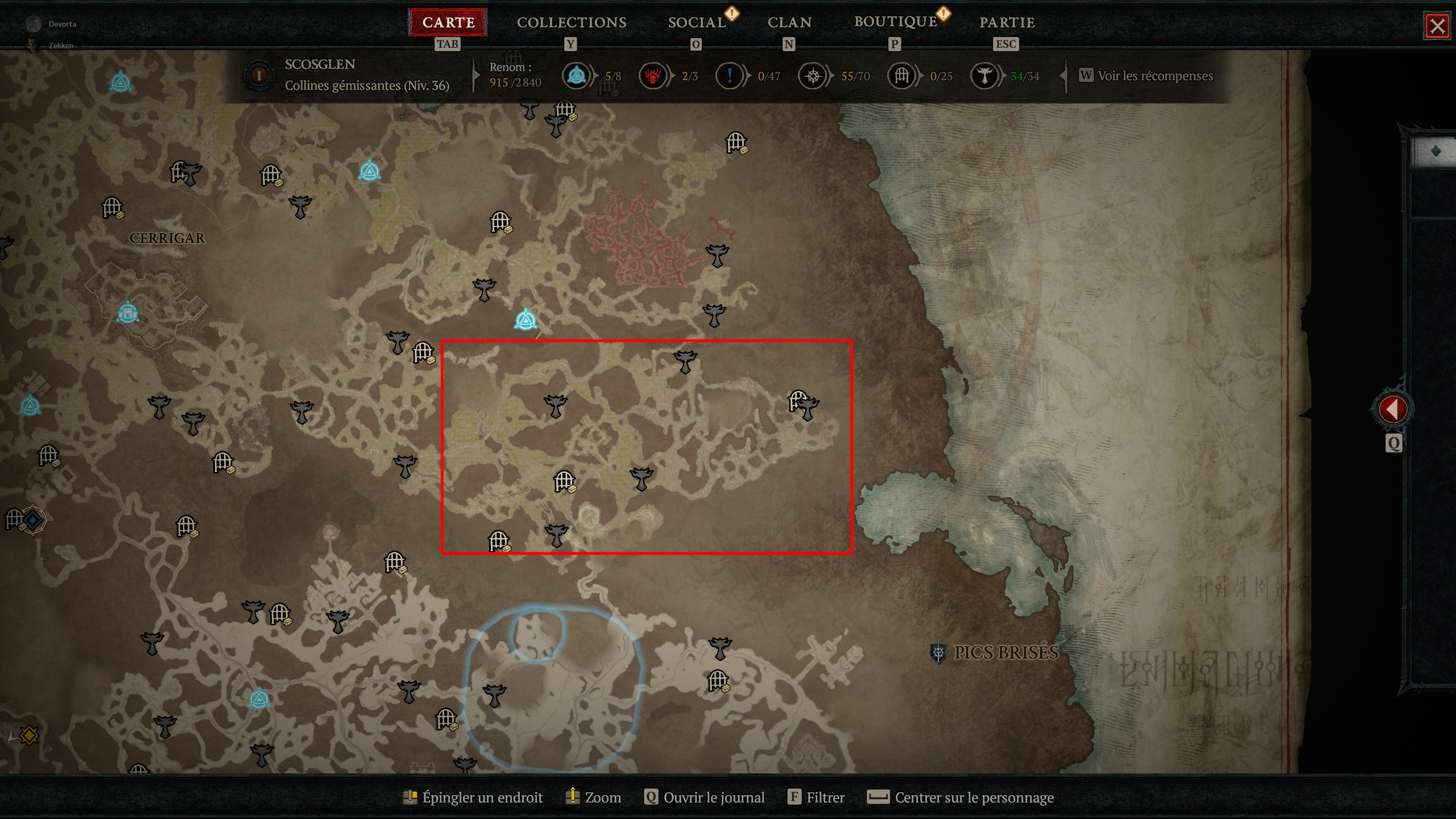Expand the chevron left of the Renom bar
The width and height of the screenshot is (1456, 819).
click(475, 77)
